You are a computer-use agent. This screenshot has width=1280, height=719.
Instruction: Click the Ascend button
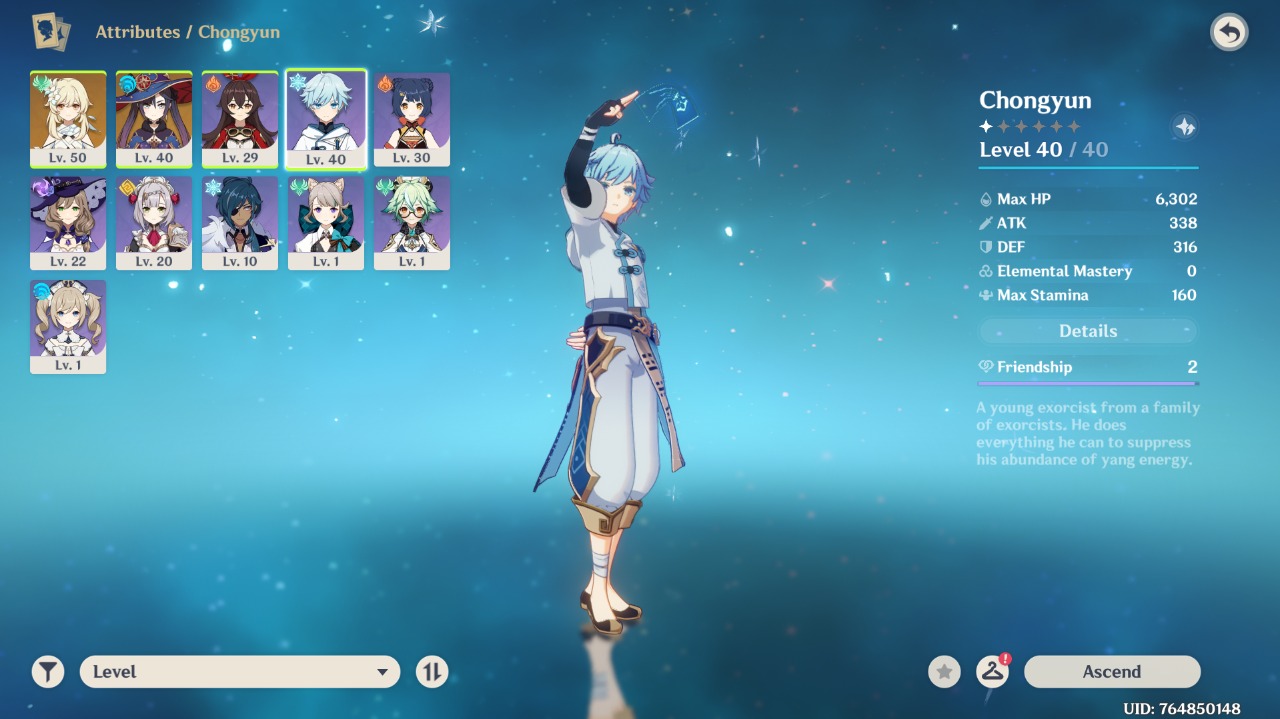1111,672
